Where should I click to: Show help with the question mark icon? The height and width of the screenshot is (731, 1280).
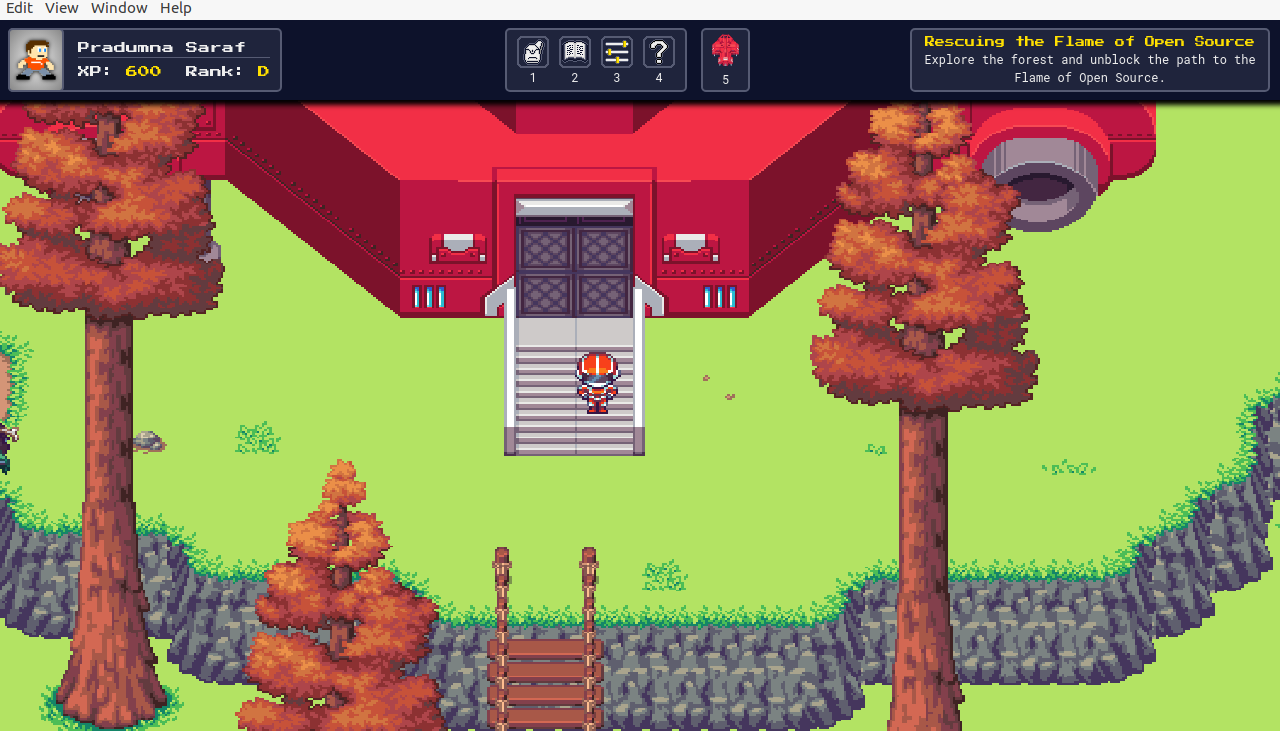click(659, 52)
